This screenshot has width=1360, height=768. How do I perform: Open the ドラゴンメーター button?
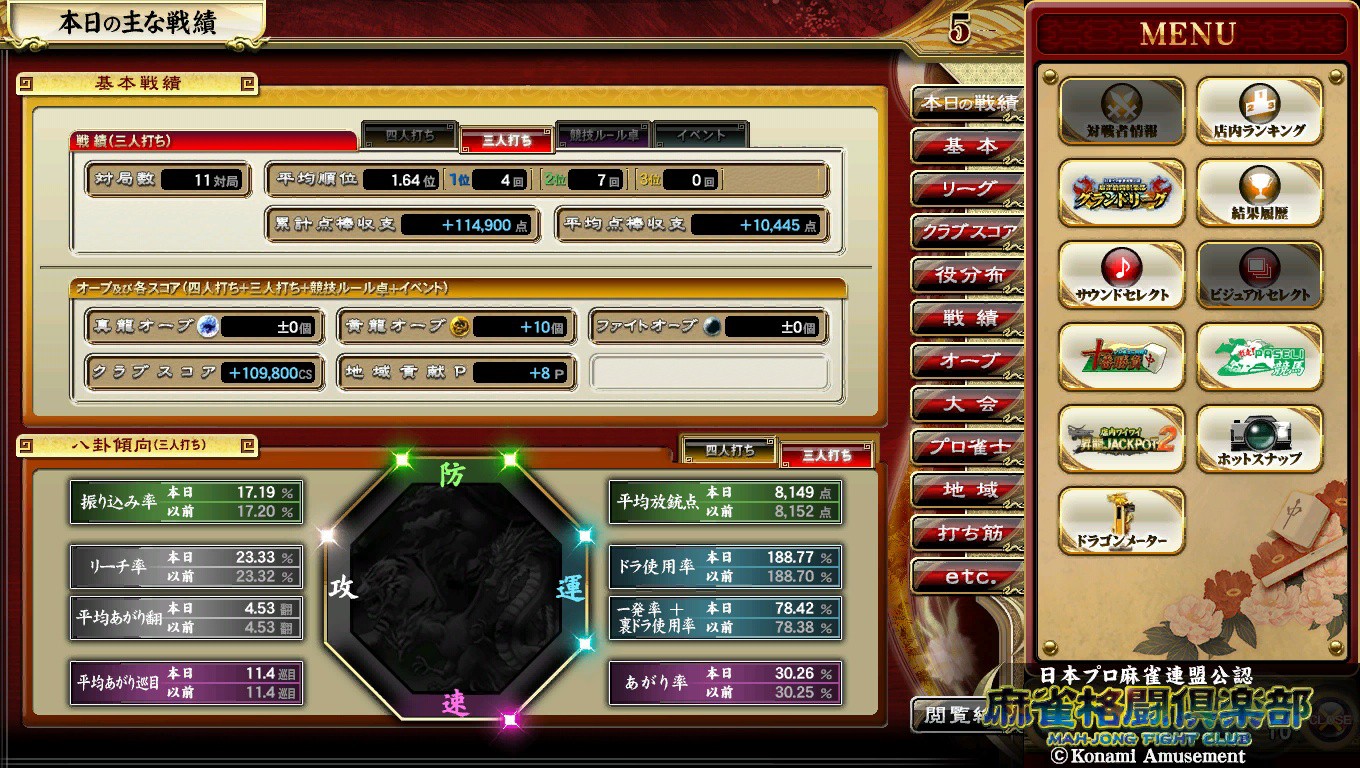pyautogui.click(x=1121, y=521)
